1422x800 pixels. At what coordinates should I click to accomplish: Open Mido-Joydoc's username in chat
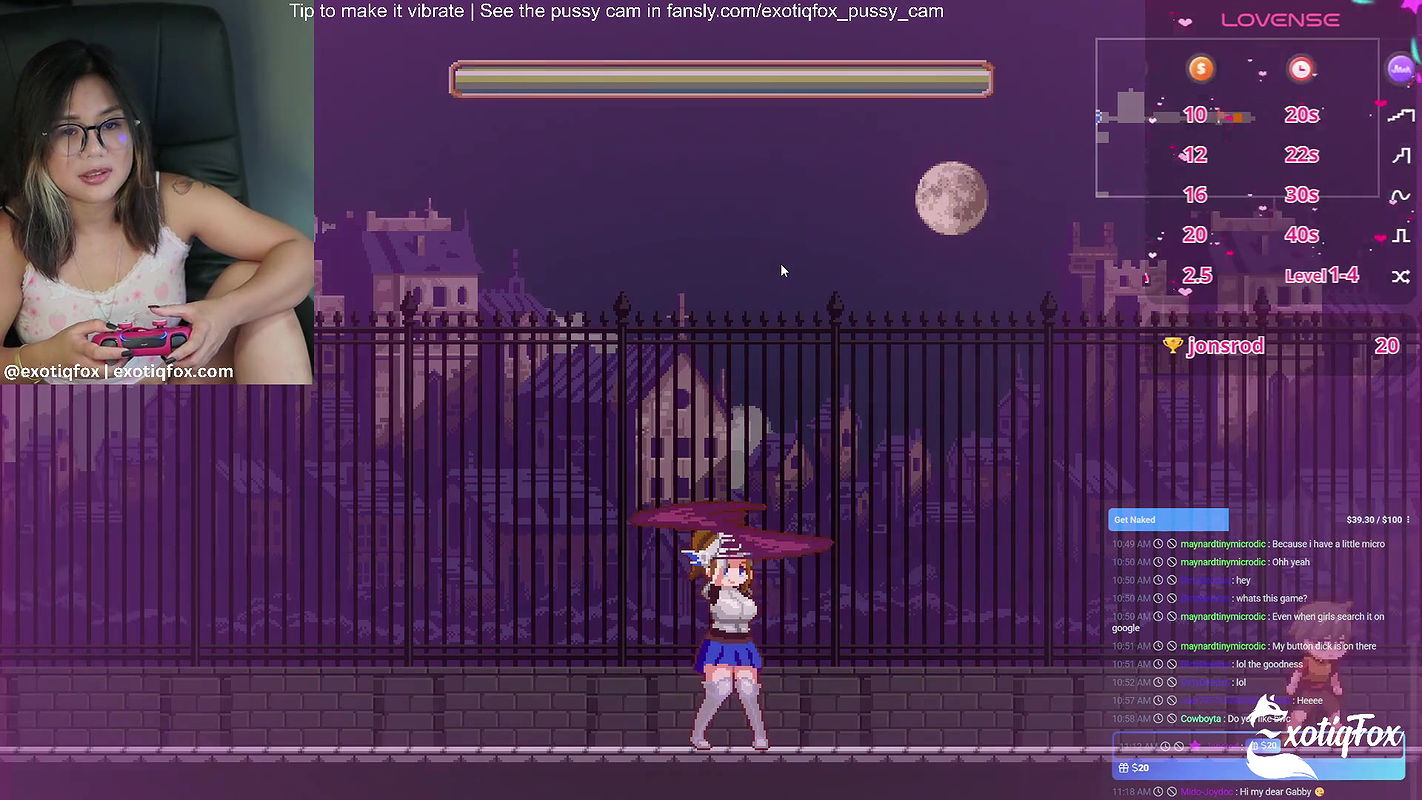[x=1205, y=790]
